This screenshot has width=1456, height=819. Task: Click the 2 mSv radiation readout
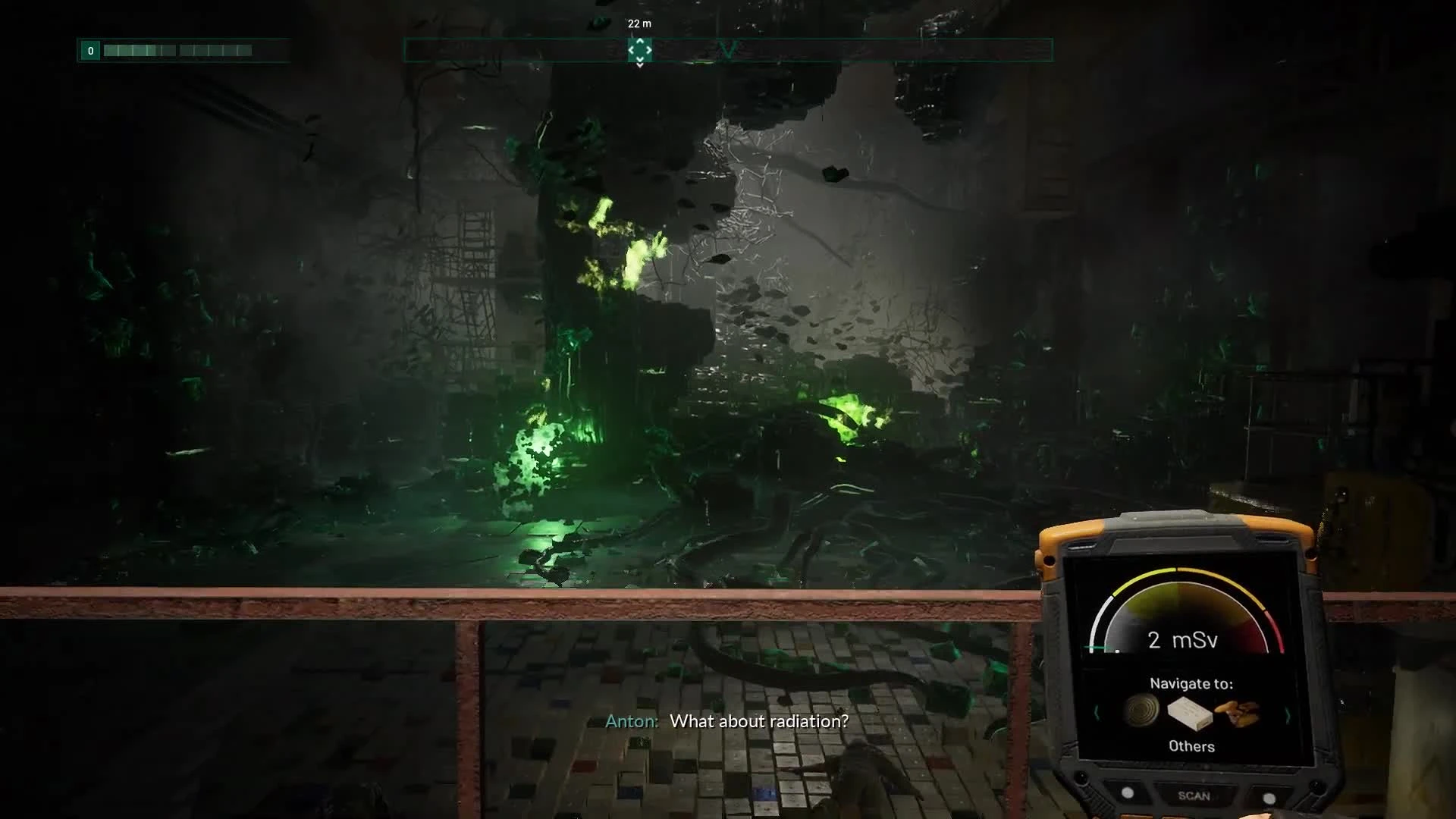point(1182,640)
